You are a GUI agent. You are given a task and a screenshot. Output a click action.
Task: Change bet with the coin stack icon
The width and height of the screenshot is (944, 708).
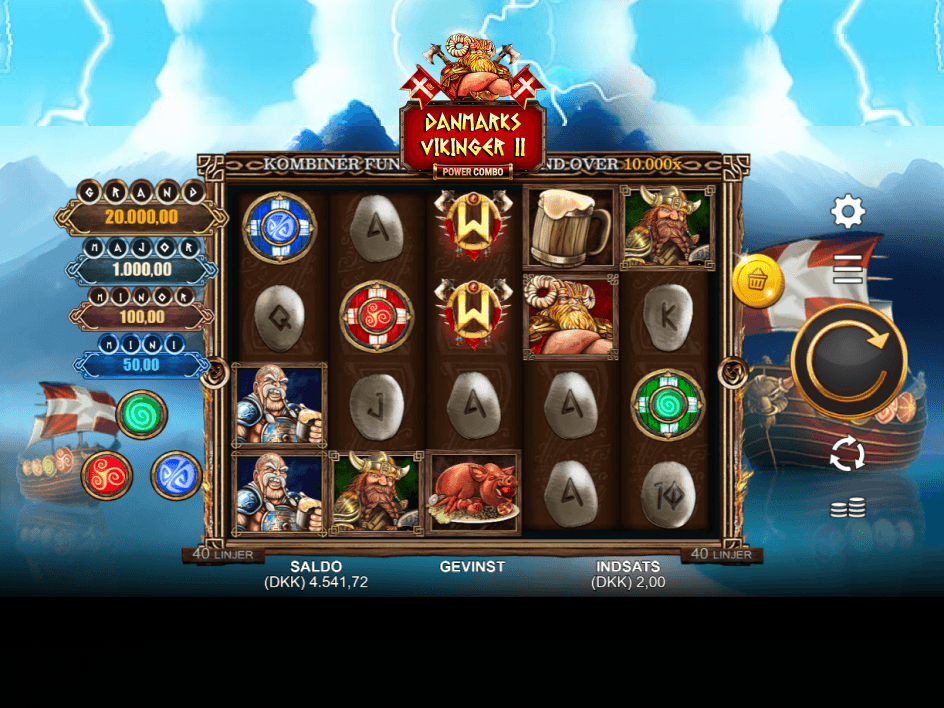(x=847, y=509)
